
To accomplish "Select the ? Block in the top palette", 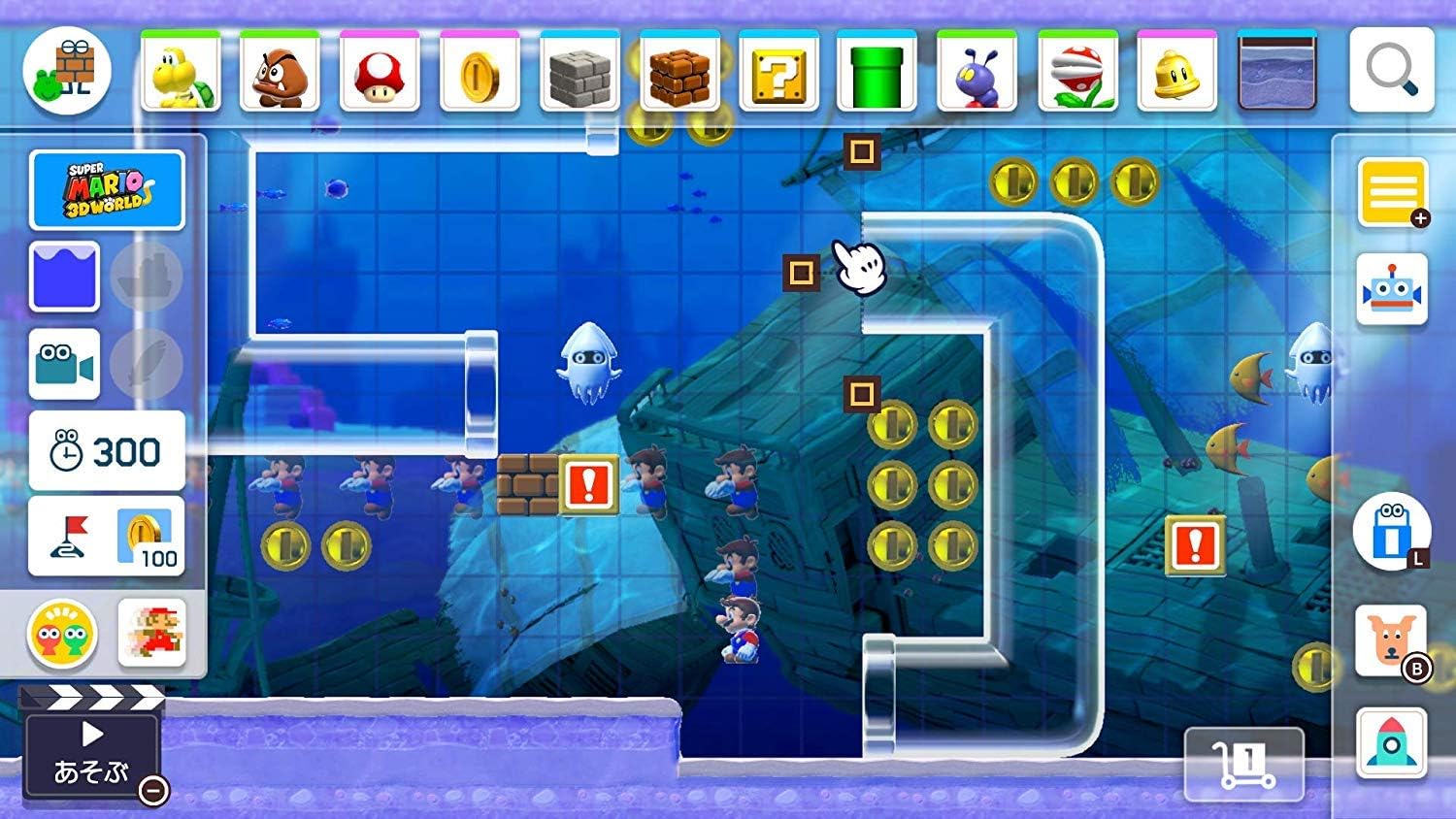I will click(778, 72).
